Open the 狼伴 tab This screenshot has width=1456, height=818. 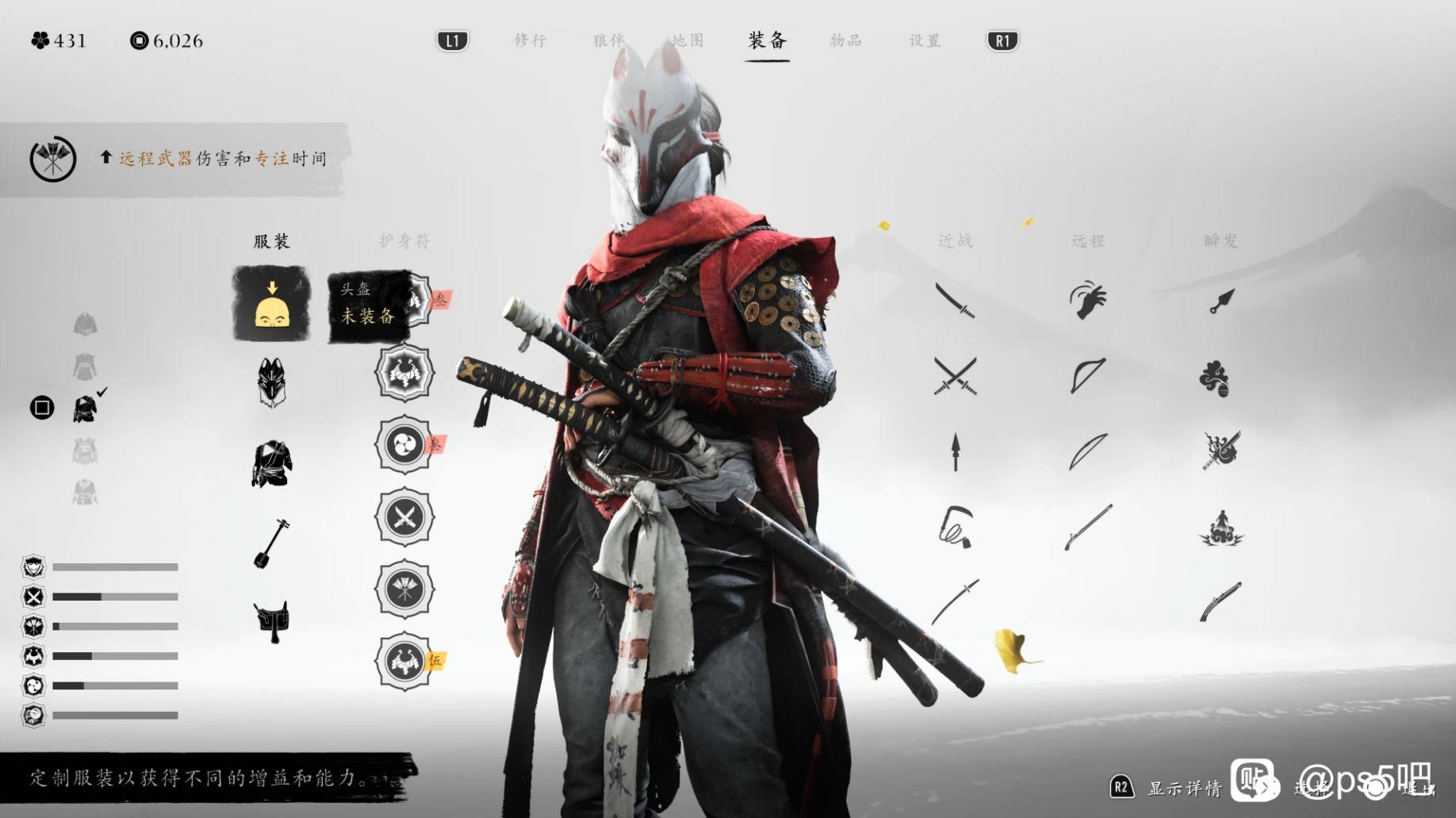[x=608, y=40]
